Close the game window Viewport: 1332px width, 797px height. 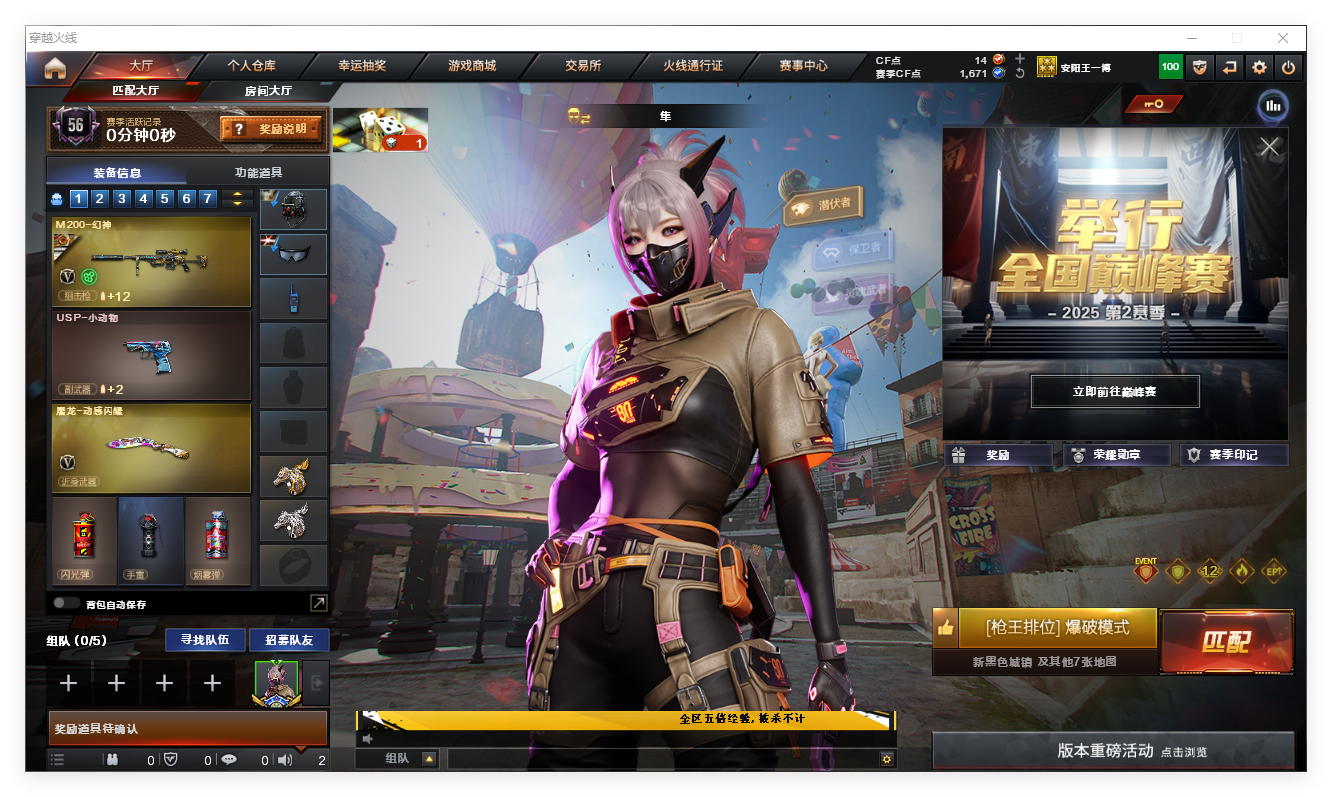(x=1283, y=38)
